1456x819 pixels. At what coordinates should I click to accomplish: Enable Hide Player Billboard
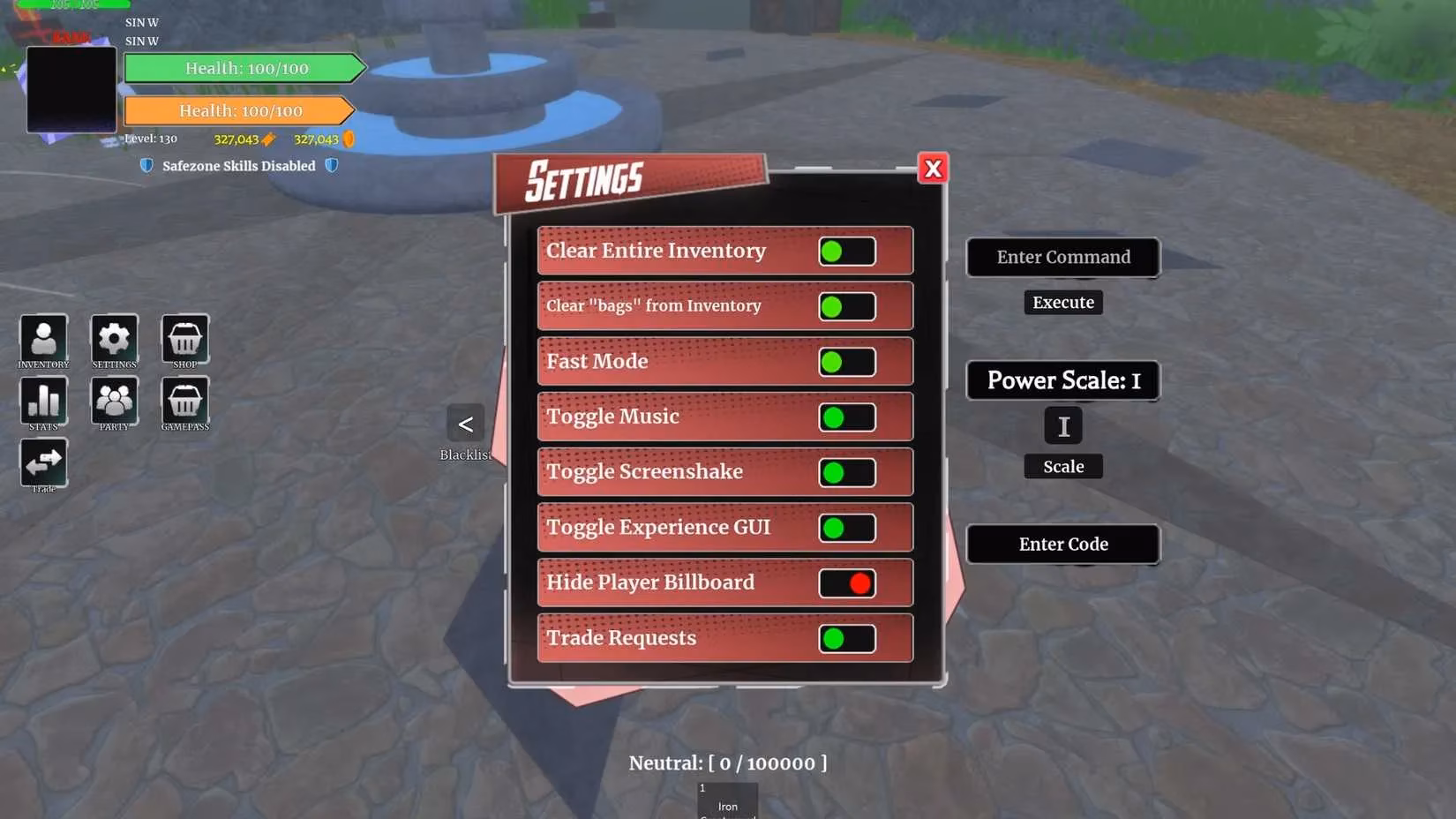(x=846, y=582)
